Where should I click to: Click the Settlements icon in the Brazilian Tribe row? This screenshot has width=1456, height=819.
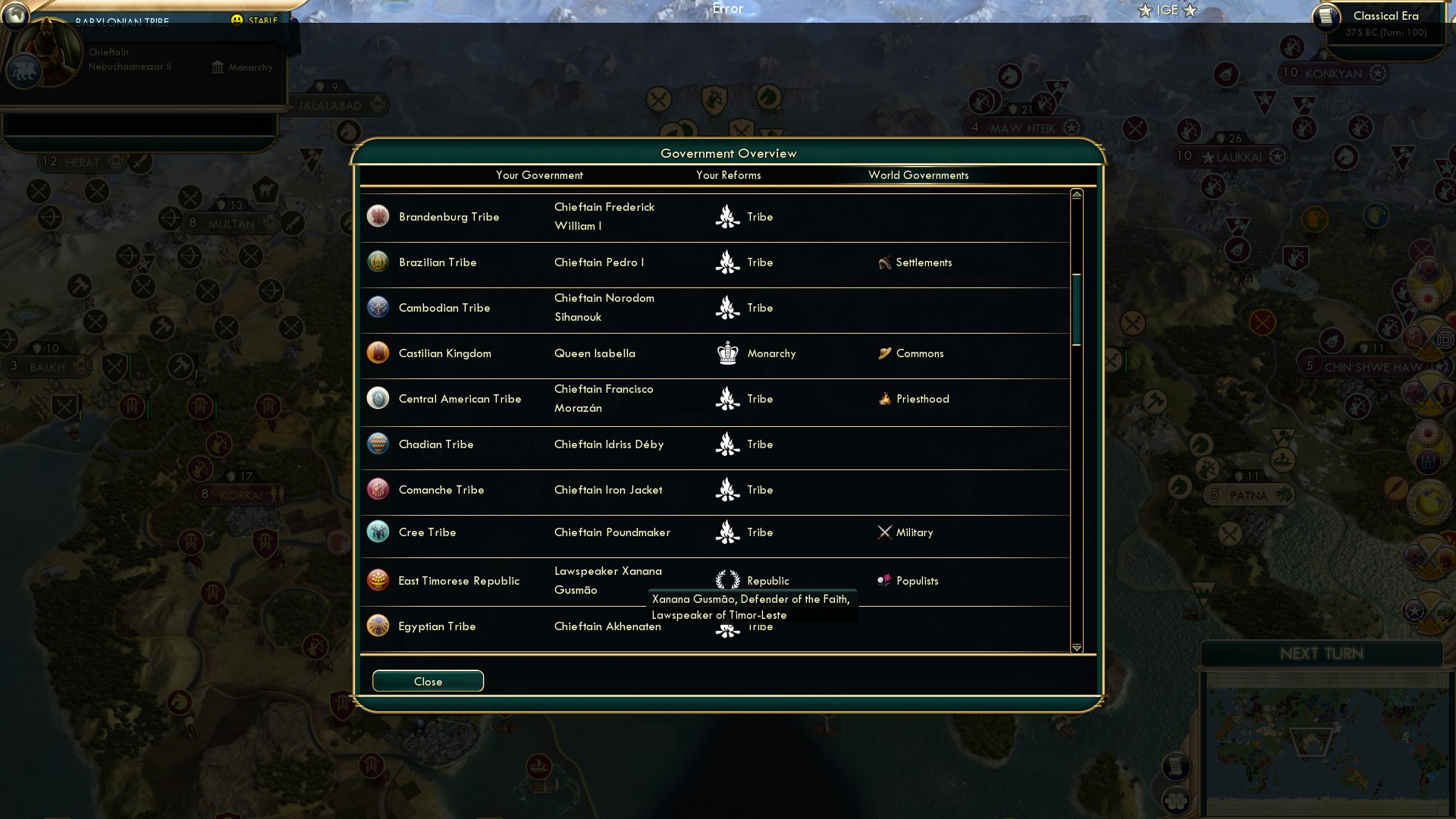click(886, 262)
